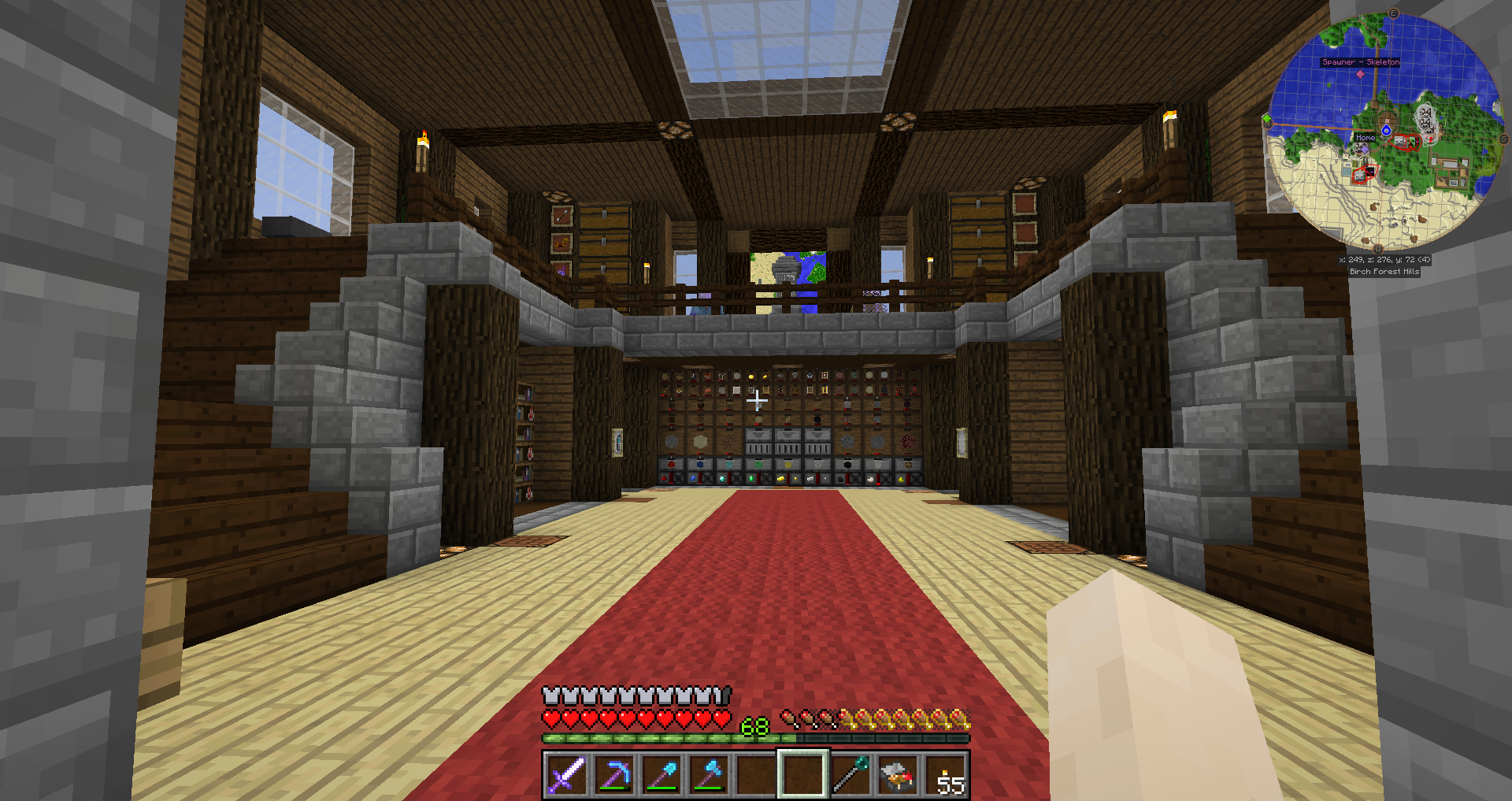Select the Home waypoint on the minimap

[x=1365, y=138]
